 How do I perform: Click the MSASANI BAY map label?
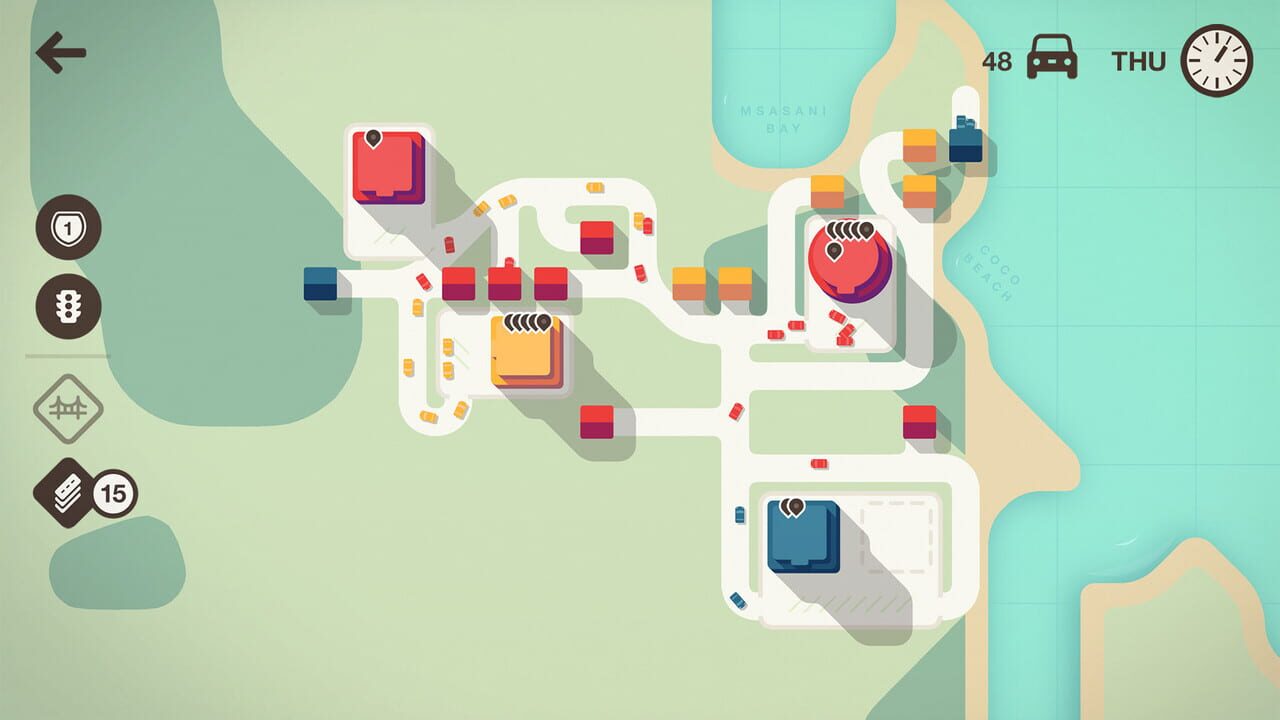tap(782, 117)
